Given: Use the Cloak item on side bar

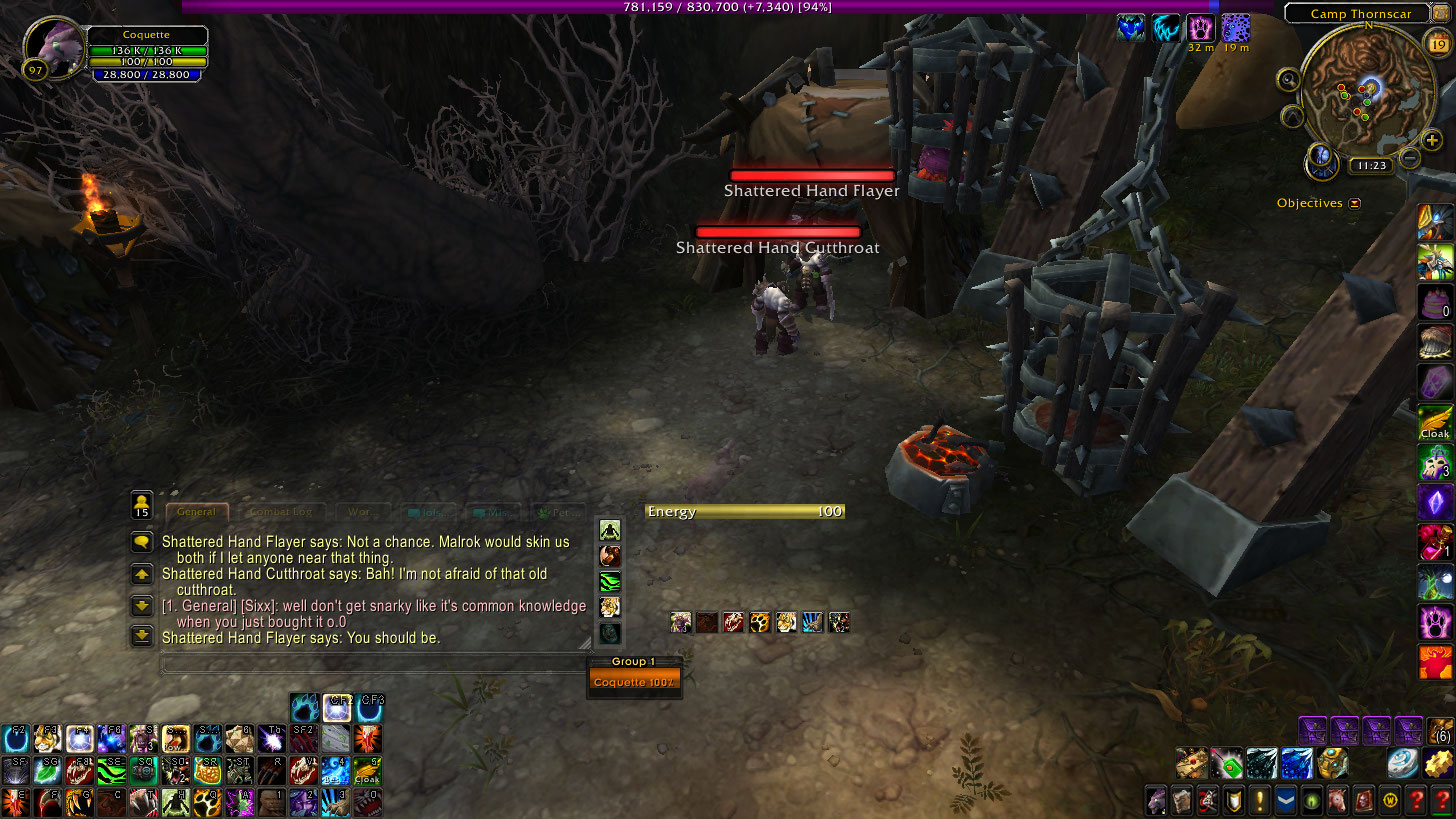Looking at the screenshot, I should tap(1434, 422).
